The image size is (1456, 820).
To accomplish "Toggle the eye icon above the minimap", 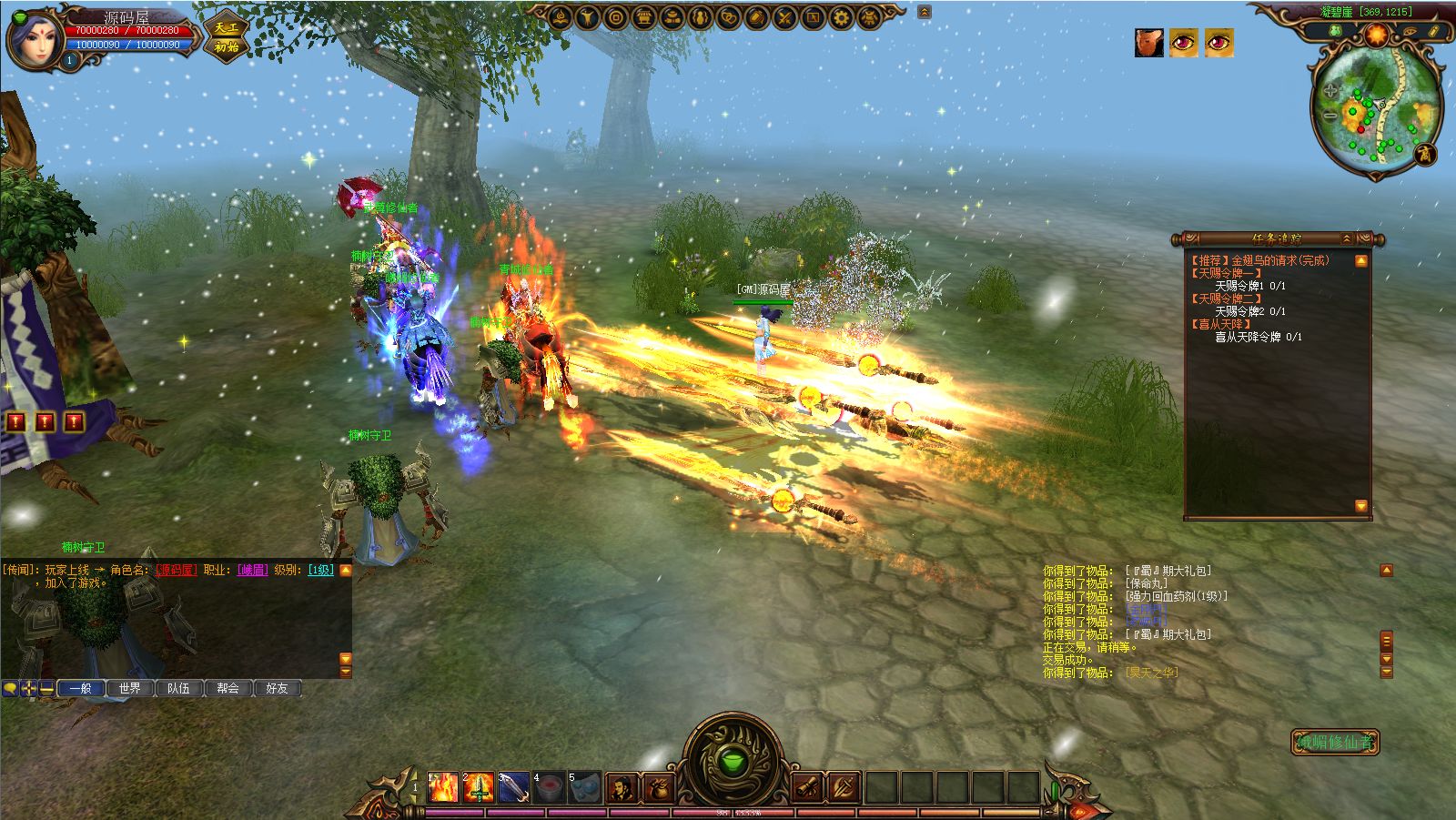I will (1411, 32).
